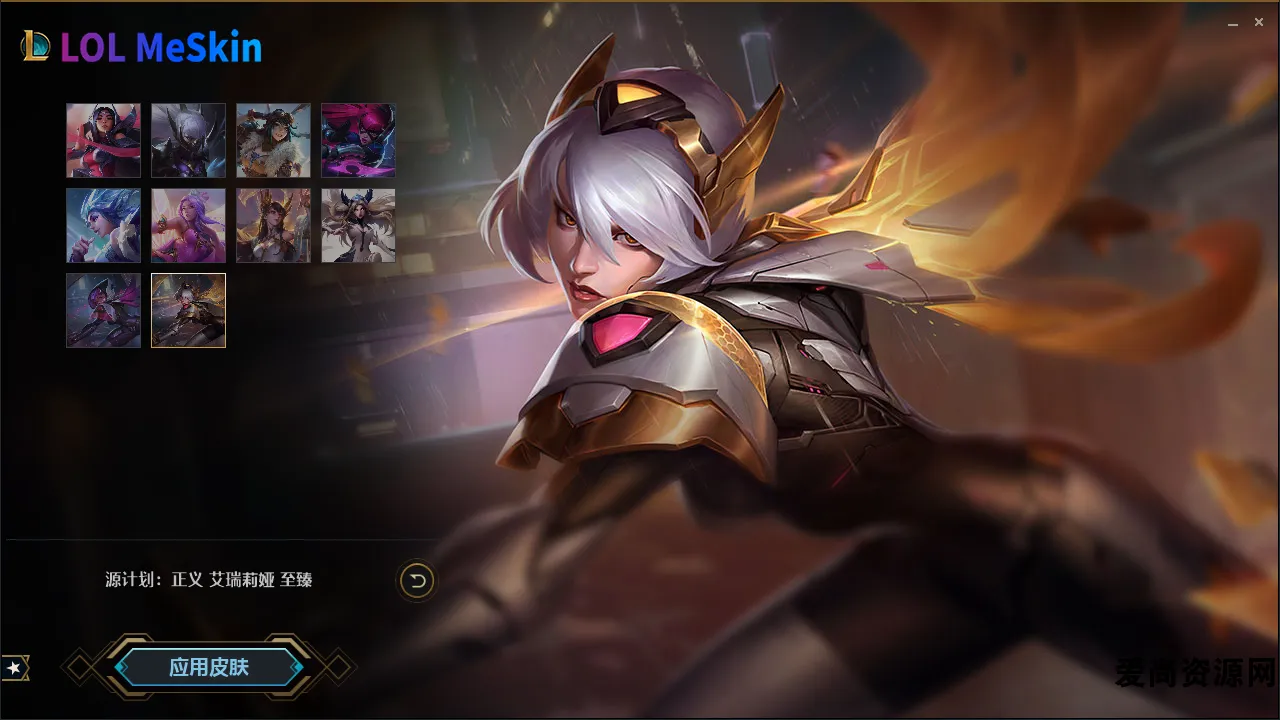Choose the fur-clad Divine skin thumbnail

pos(273,140)
